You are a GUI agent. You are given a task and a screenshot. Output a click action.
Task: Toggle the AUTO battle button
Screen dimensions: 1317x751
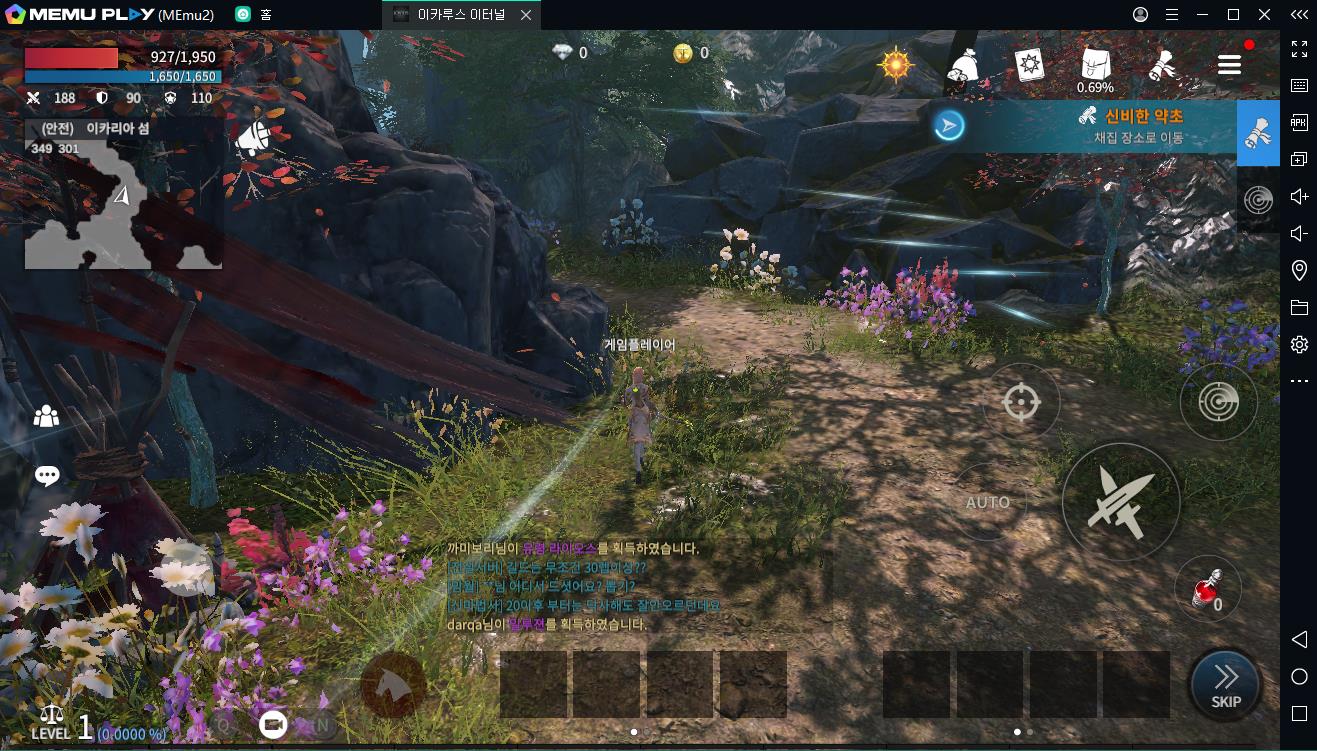tap(988, 502)
